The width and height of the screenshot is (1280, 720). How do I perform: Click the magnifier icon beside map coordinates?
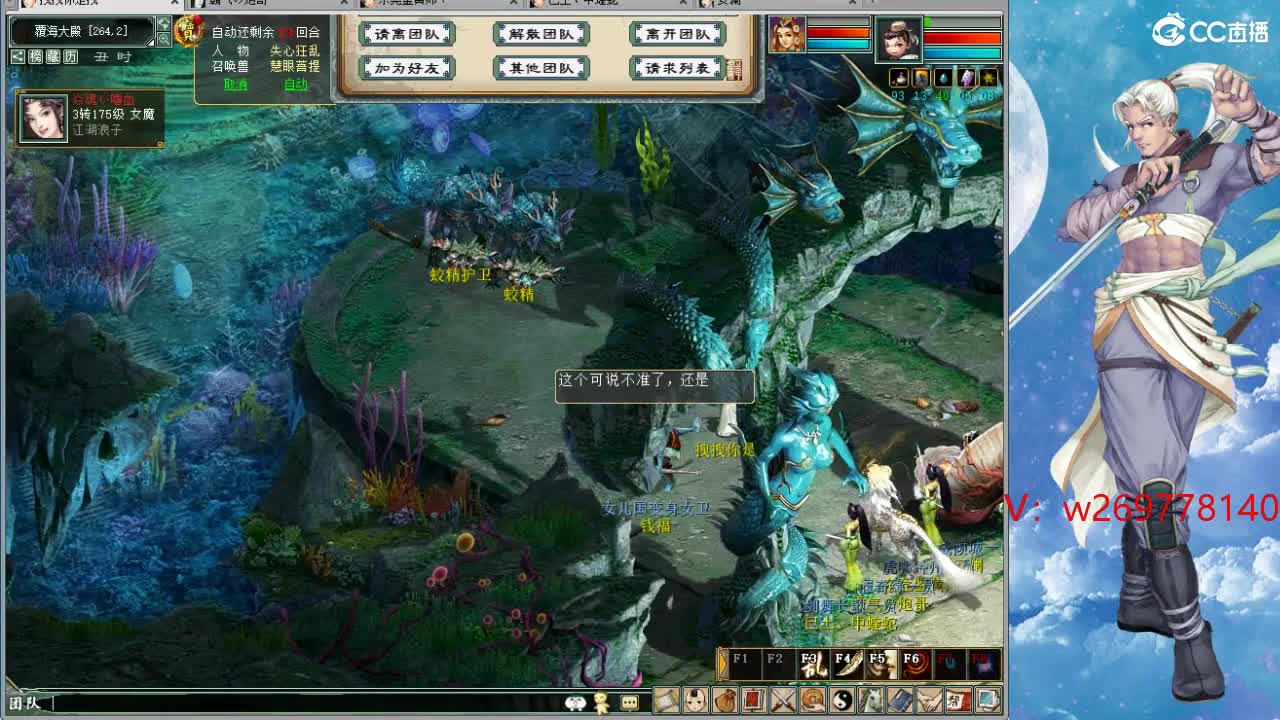165,39
